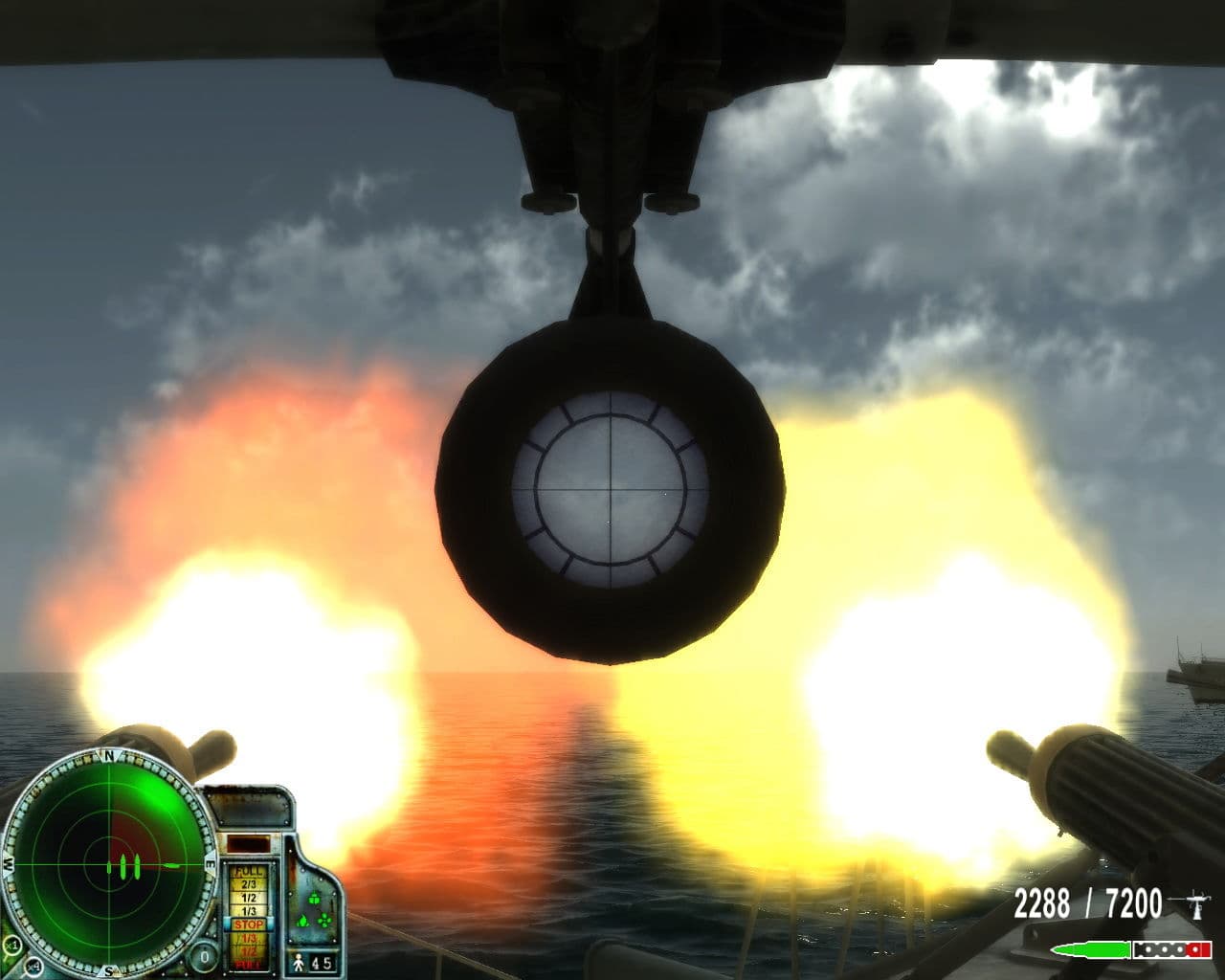Viewport: 1225px width, 980px height.
Task: Click the N marker on the radar compass
Action: (108, 755)
